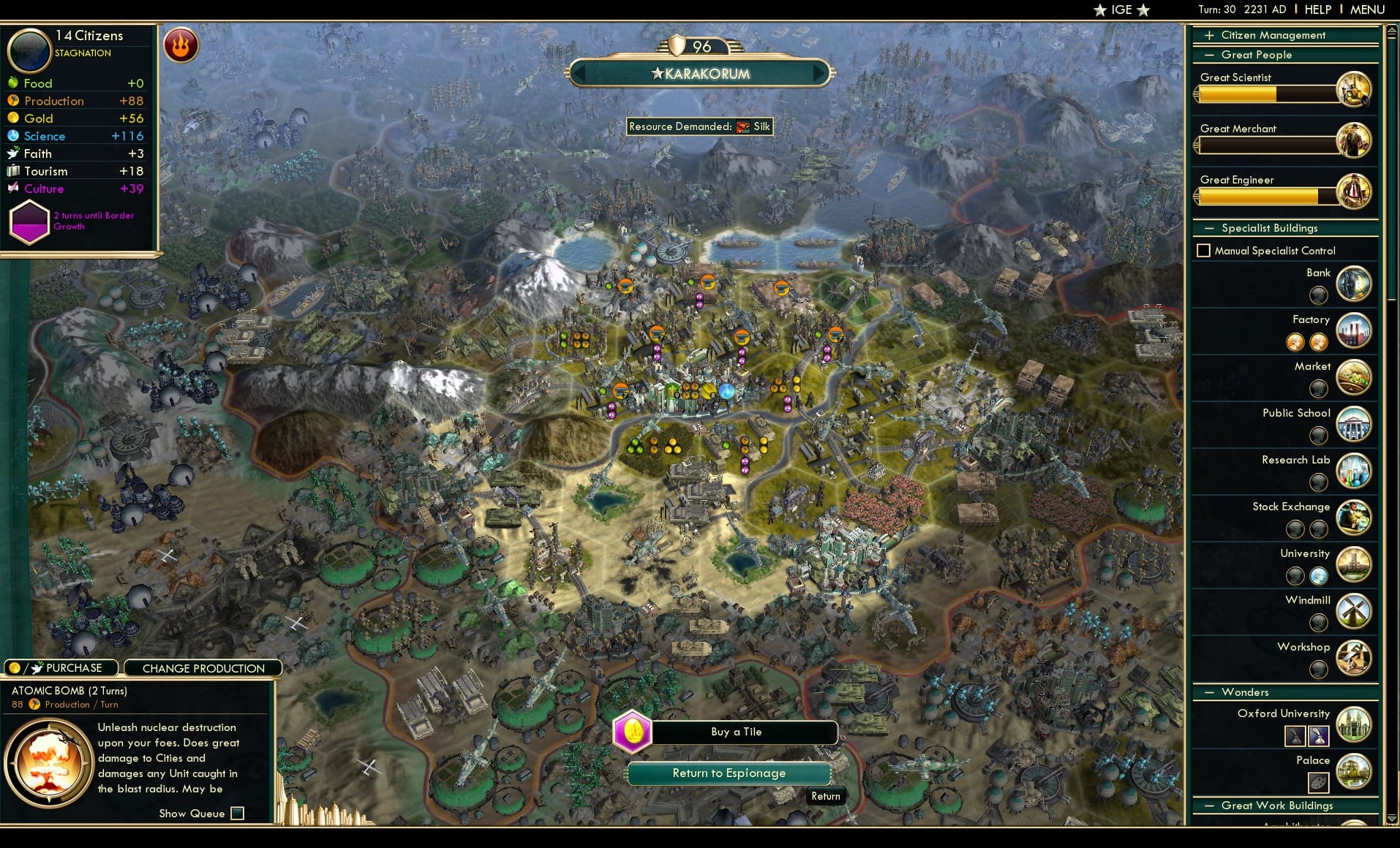The height and width of the screenshot is (848, 1400).
Task: Select the Bank specialist building icon
Action: (1354, 284)
